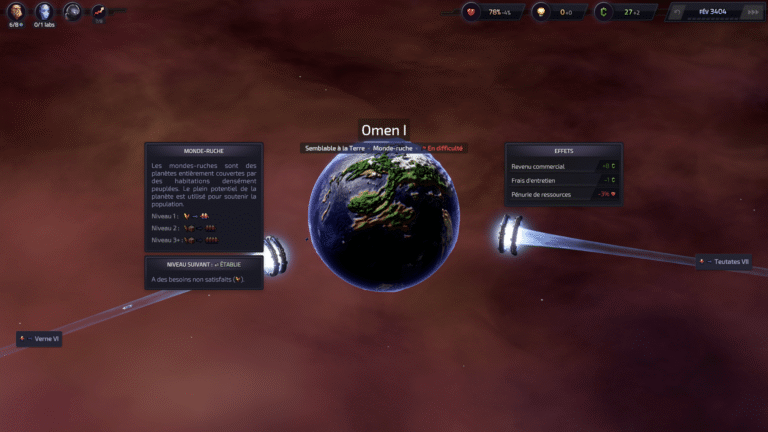
Task: Open the advisor portrait showing 6/8
Action: (x=16, y=11)
